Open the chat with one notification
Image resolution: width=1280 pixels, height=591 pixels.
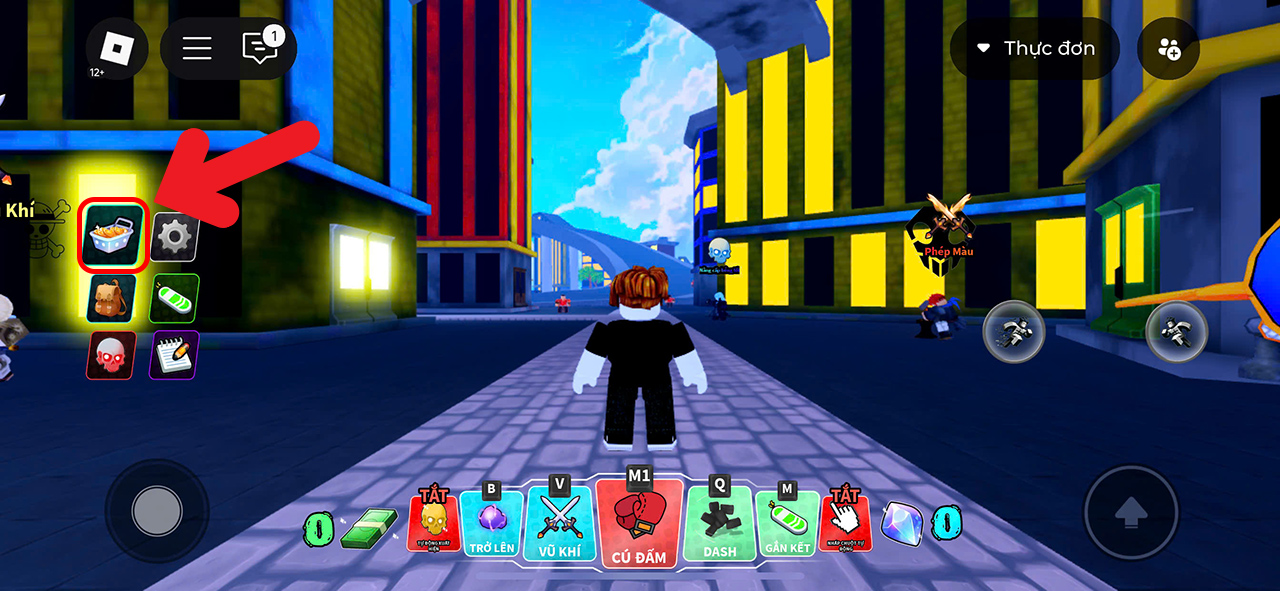click(262, 48)
